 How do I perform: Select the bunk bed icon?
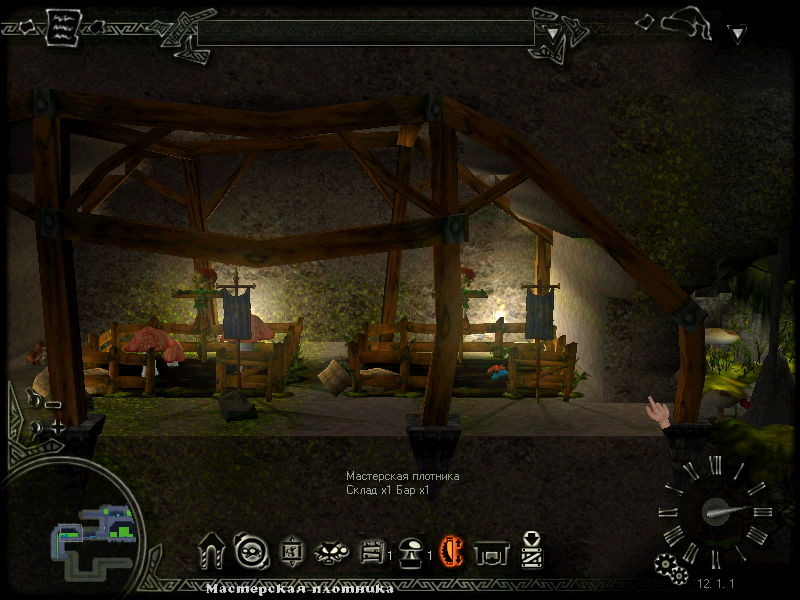(x=371, y=551)
